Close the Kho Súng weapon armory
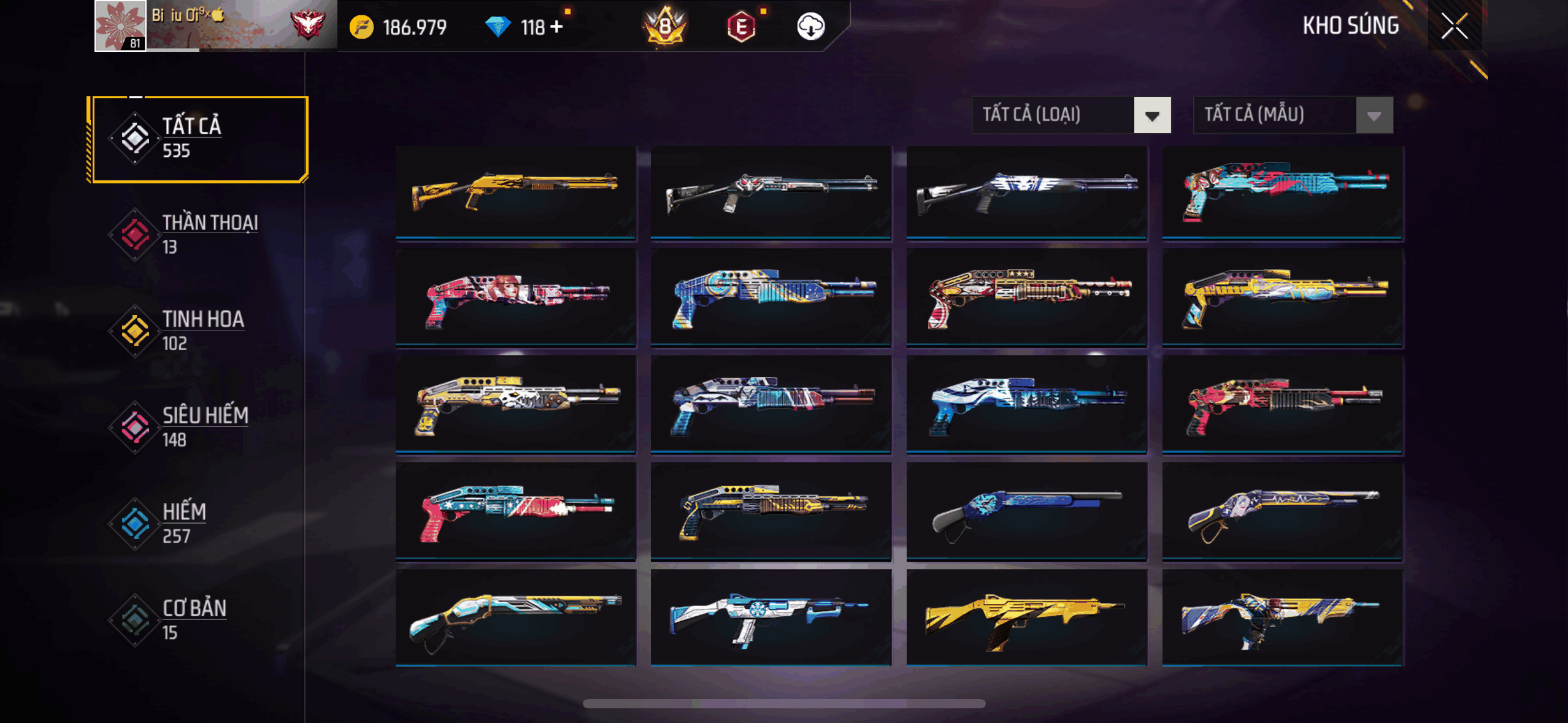The width and height of the screenshot is (1568, 723). tap(1454, 26)
